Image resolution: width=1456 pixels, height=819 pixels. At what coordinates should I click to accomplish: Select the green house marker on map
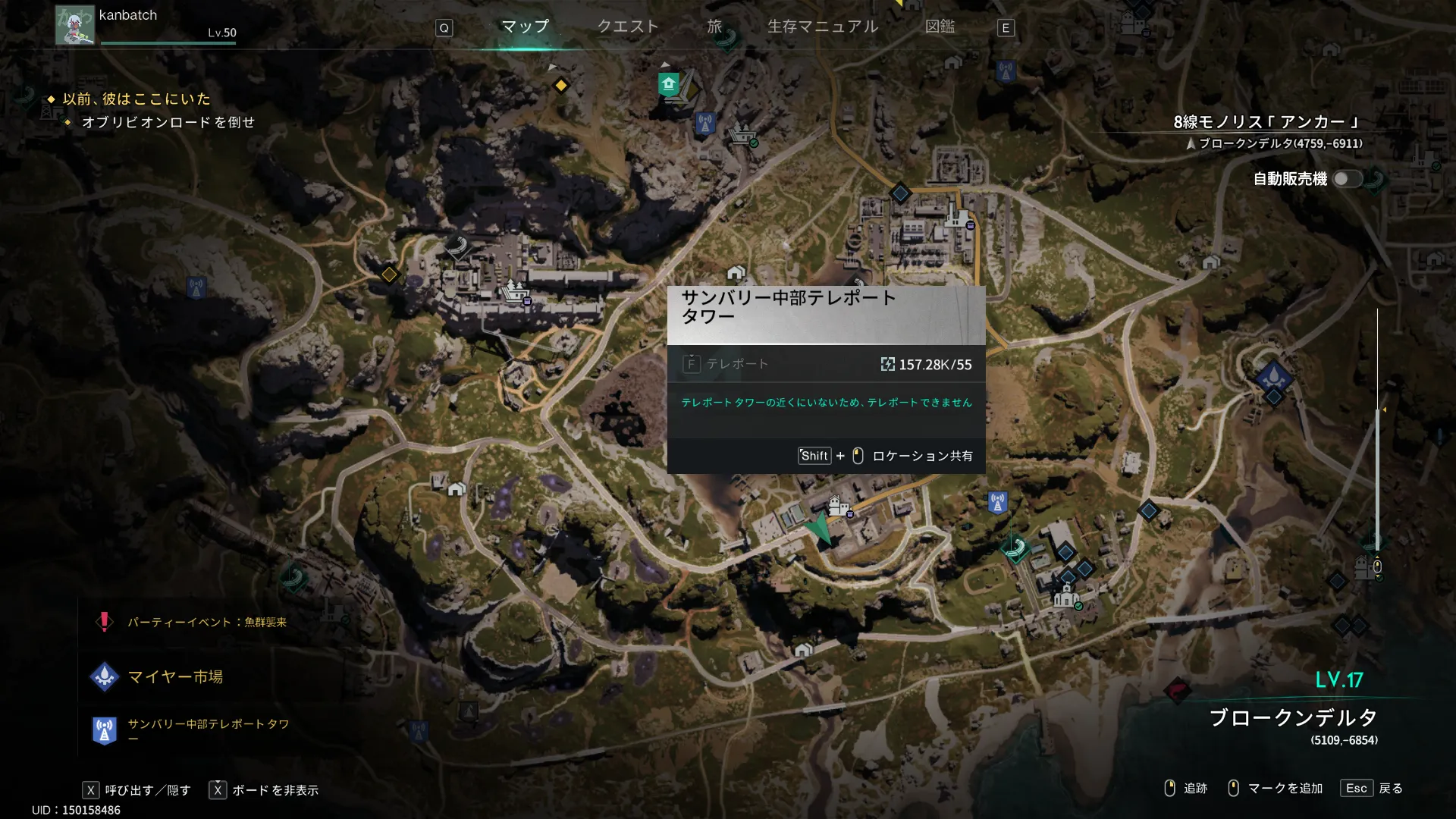(668, 83)
